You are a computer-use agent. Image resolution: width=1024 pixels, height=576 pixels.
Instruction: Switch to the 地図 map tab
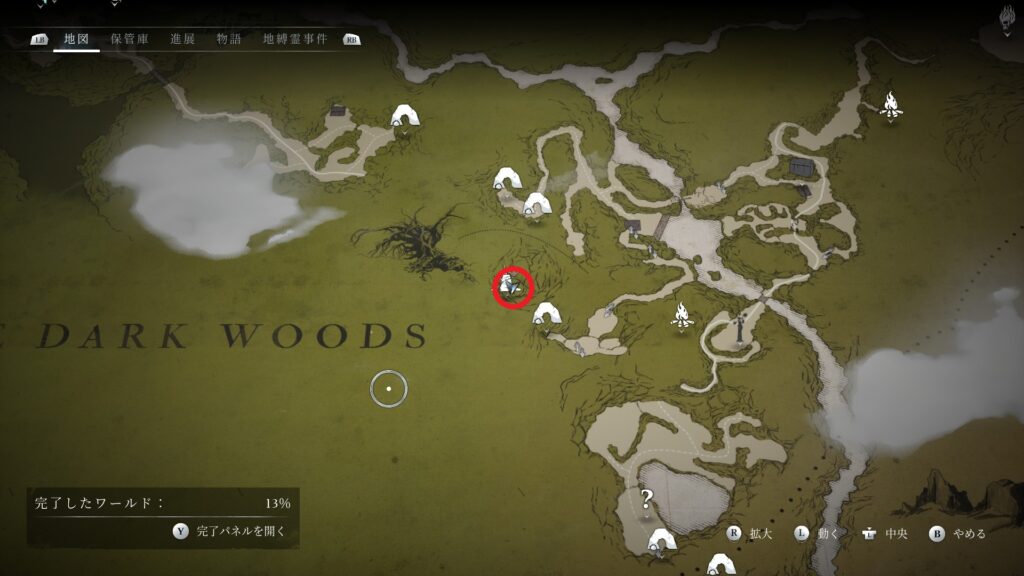click(76, 39)
